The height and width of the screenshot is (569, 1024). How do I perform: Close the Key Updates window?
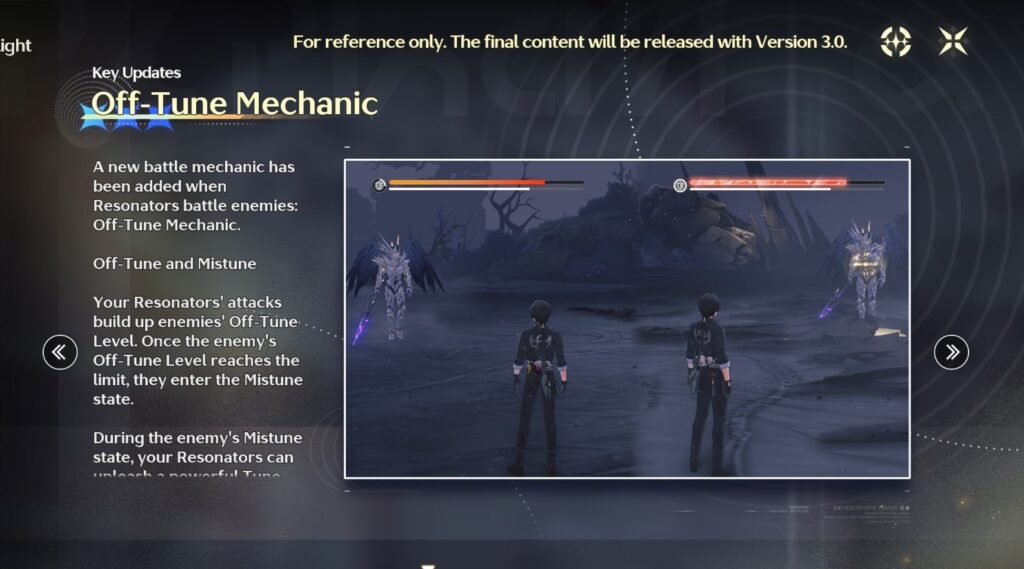[x=953, y=41]
